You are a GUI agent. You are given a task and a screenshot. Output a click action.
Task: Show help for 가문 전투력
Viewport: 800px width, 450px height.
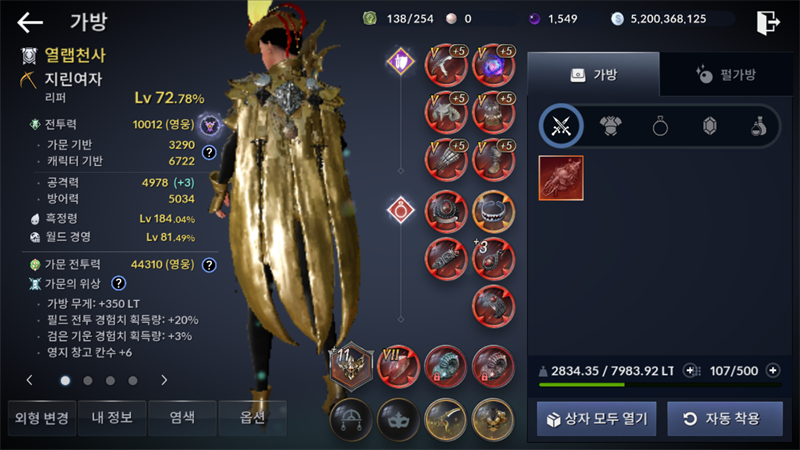click(x=209, y=265)
